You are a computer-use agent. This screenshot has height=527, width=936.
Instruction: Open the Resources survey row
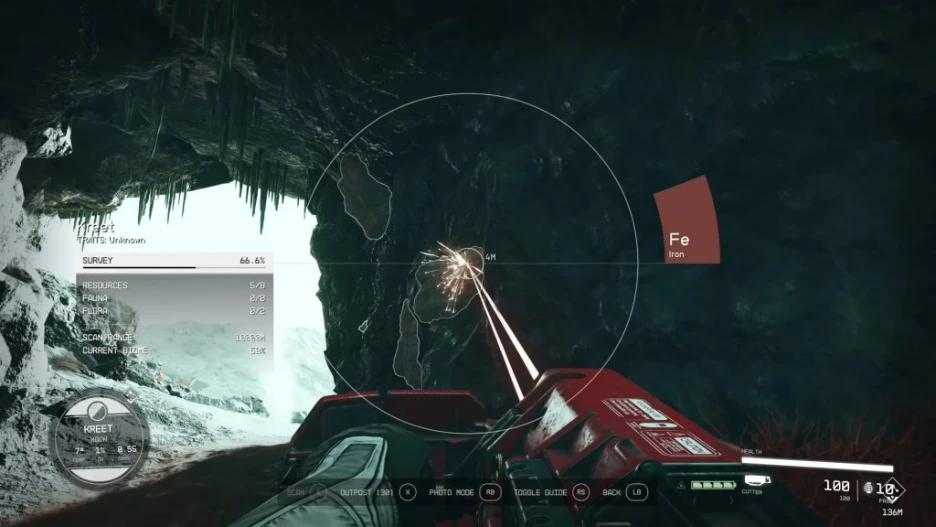tap(174, 286)
